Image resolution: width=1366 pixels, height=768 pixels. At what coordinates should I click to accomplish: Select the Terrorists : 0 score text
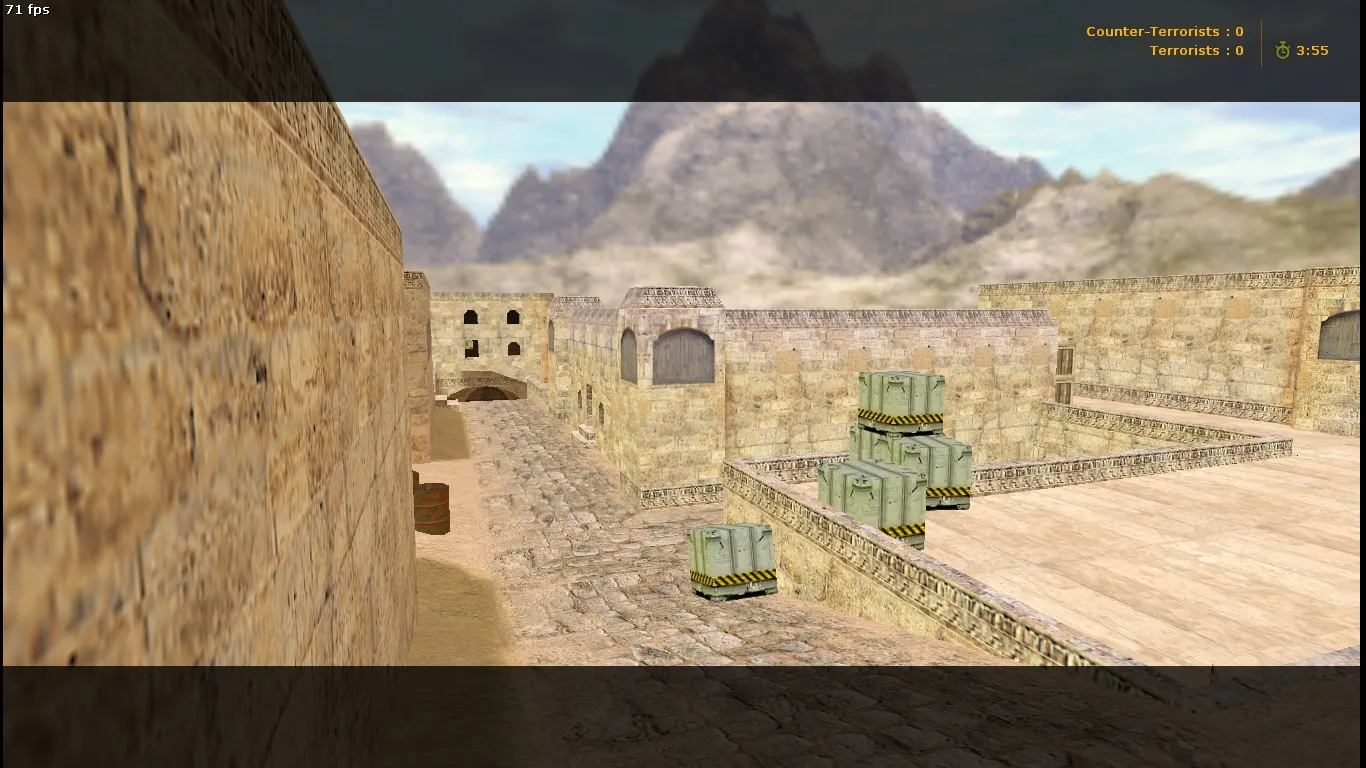coord(1196,50)
